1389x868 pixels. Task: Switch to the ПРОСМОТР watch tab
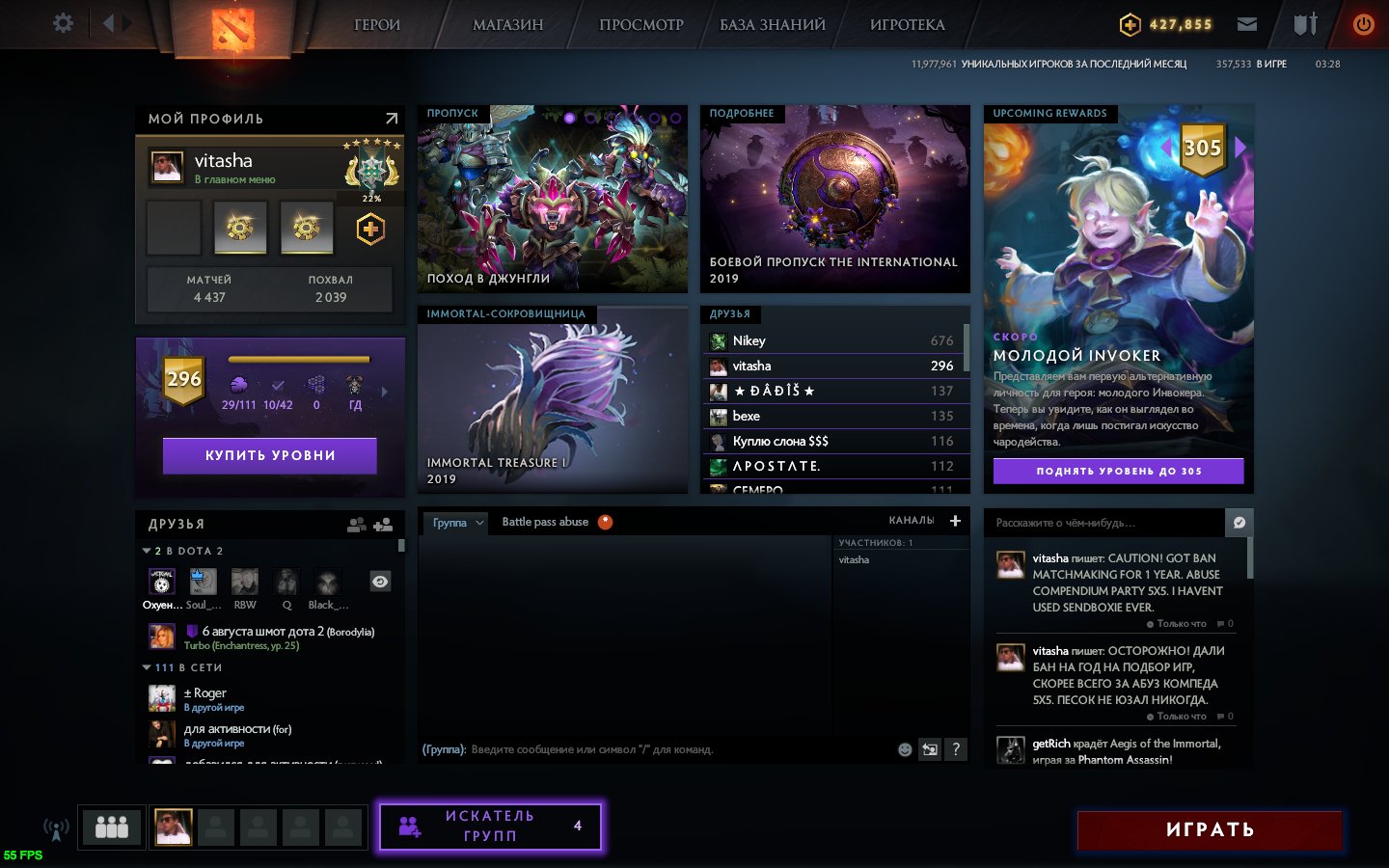640,25
